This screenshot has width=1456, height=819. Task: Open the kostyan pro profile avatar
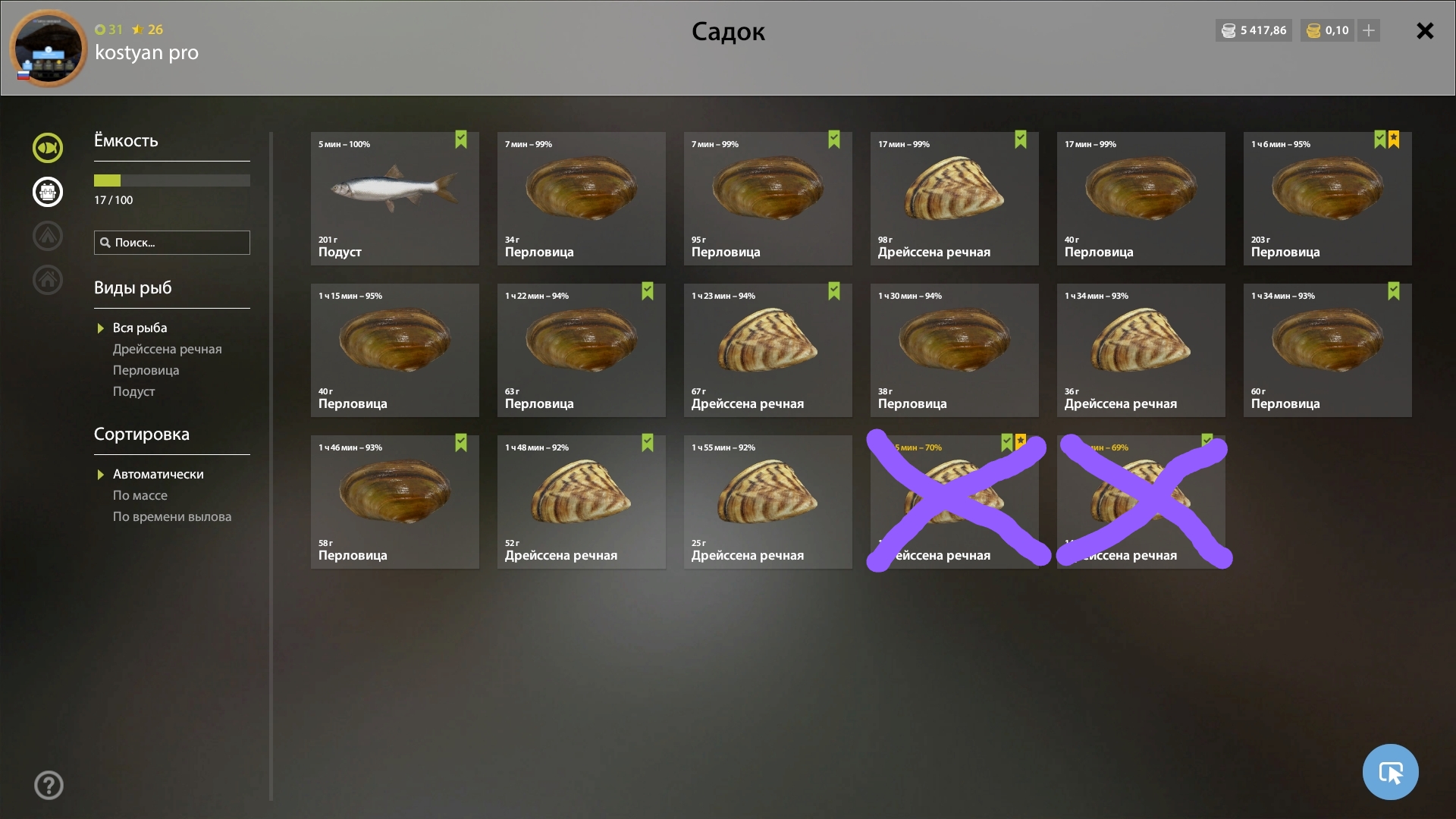pos(49,49)
